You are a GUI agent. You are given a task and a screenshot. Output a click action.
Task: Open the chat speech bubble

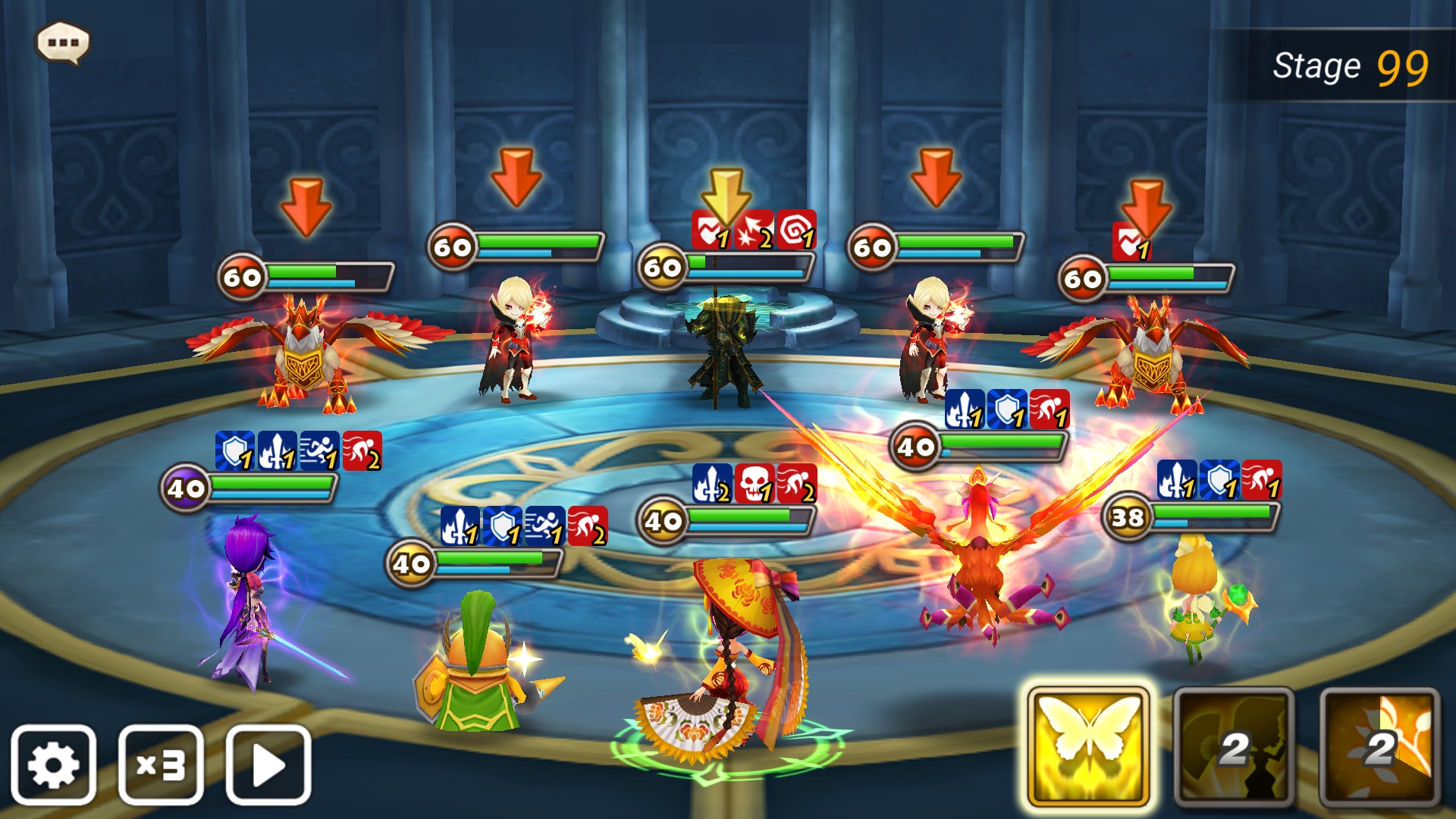[x=63, y=42]
